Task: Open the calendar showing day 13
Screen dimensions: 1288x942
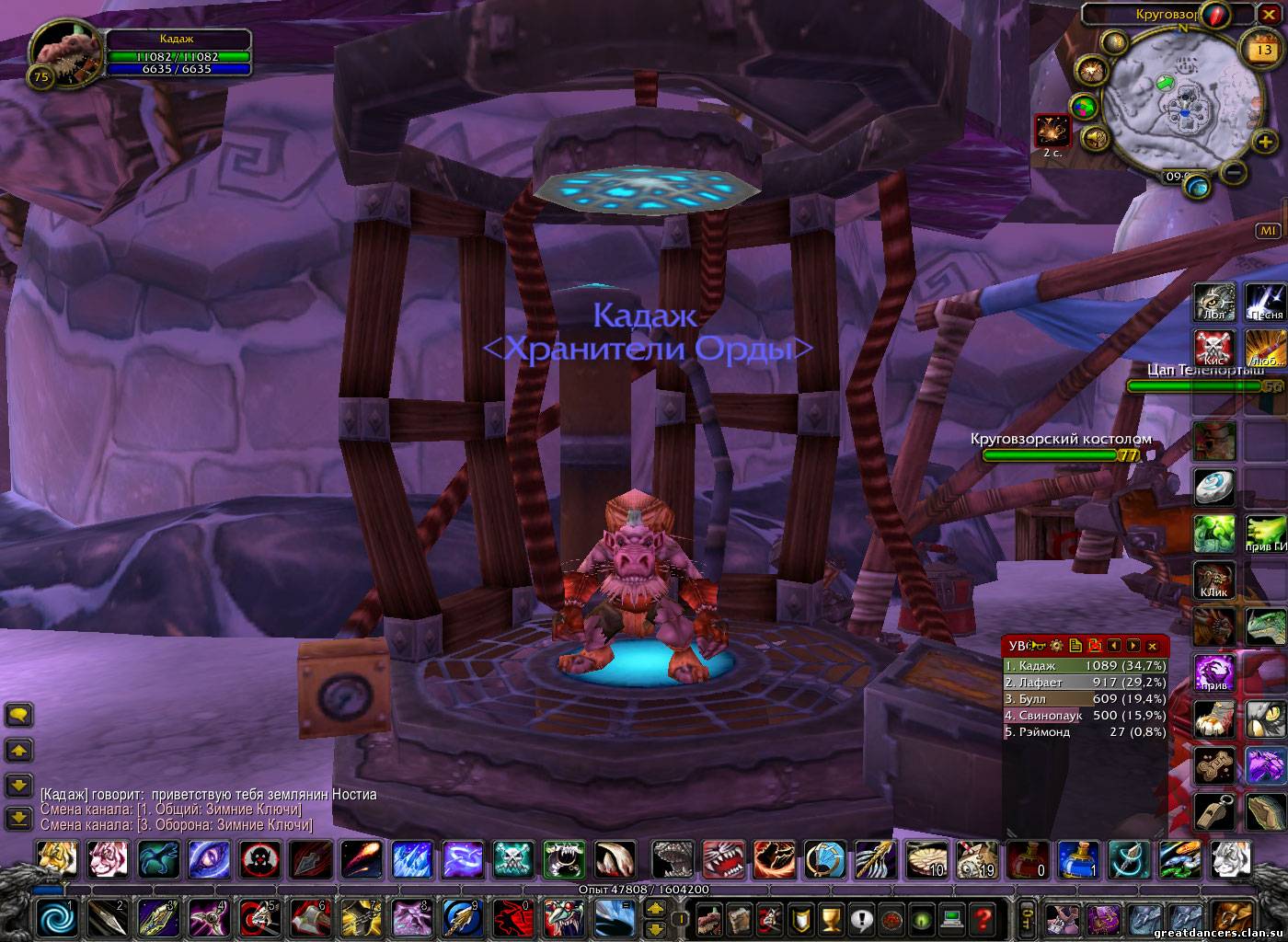Action: 1258,47
